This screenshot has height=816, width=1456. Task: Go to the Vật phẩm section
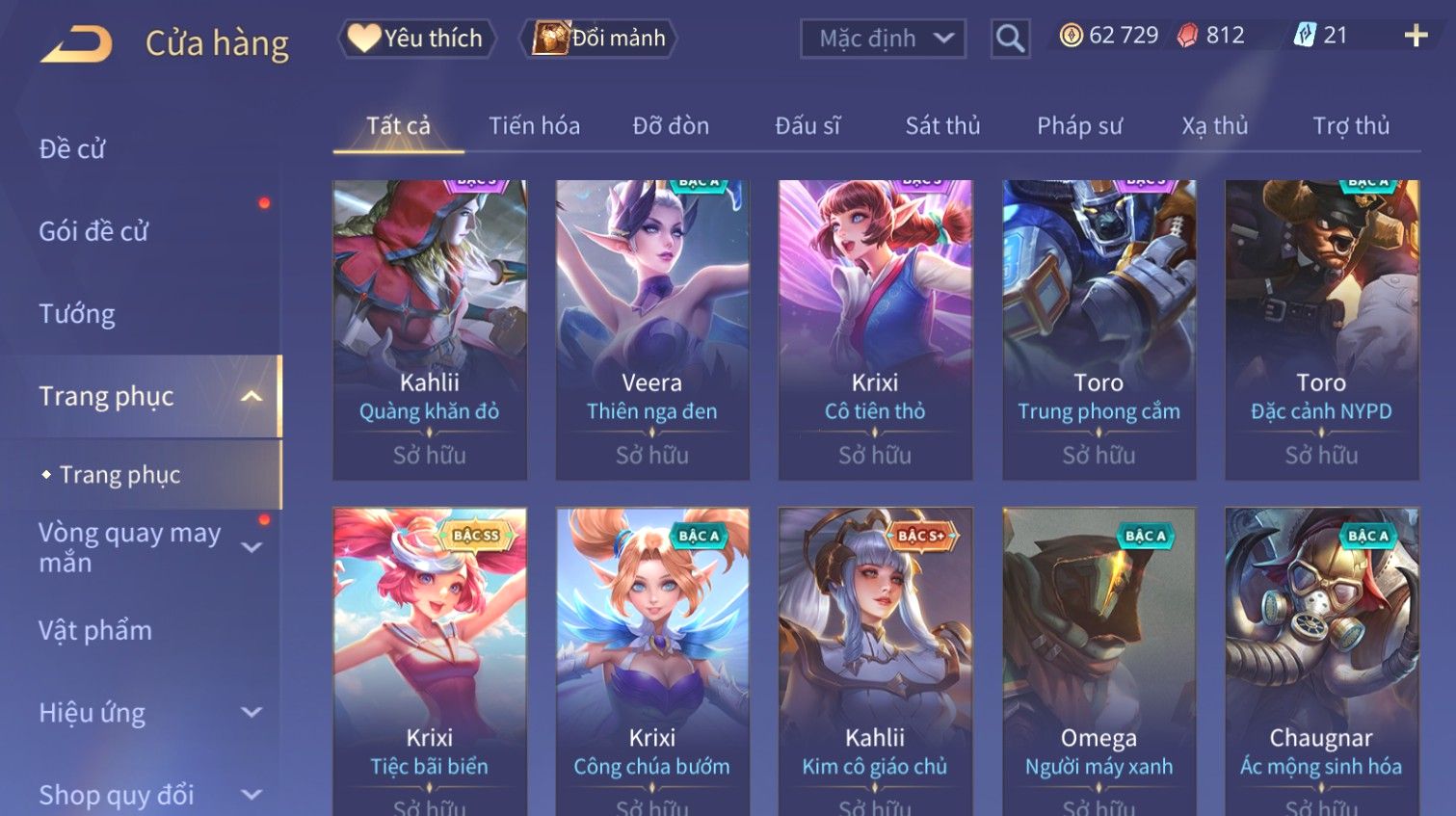(x=95, y=630)
